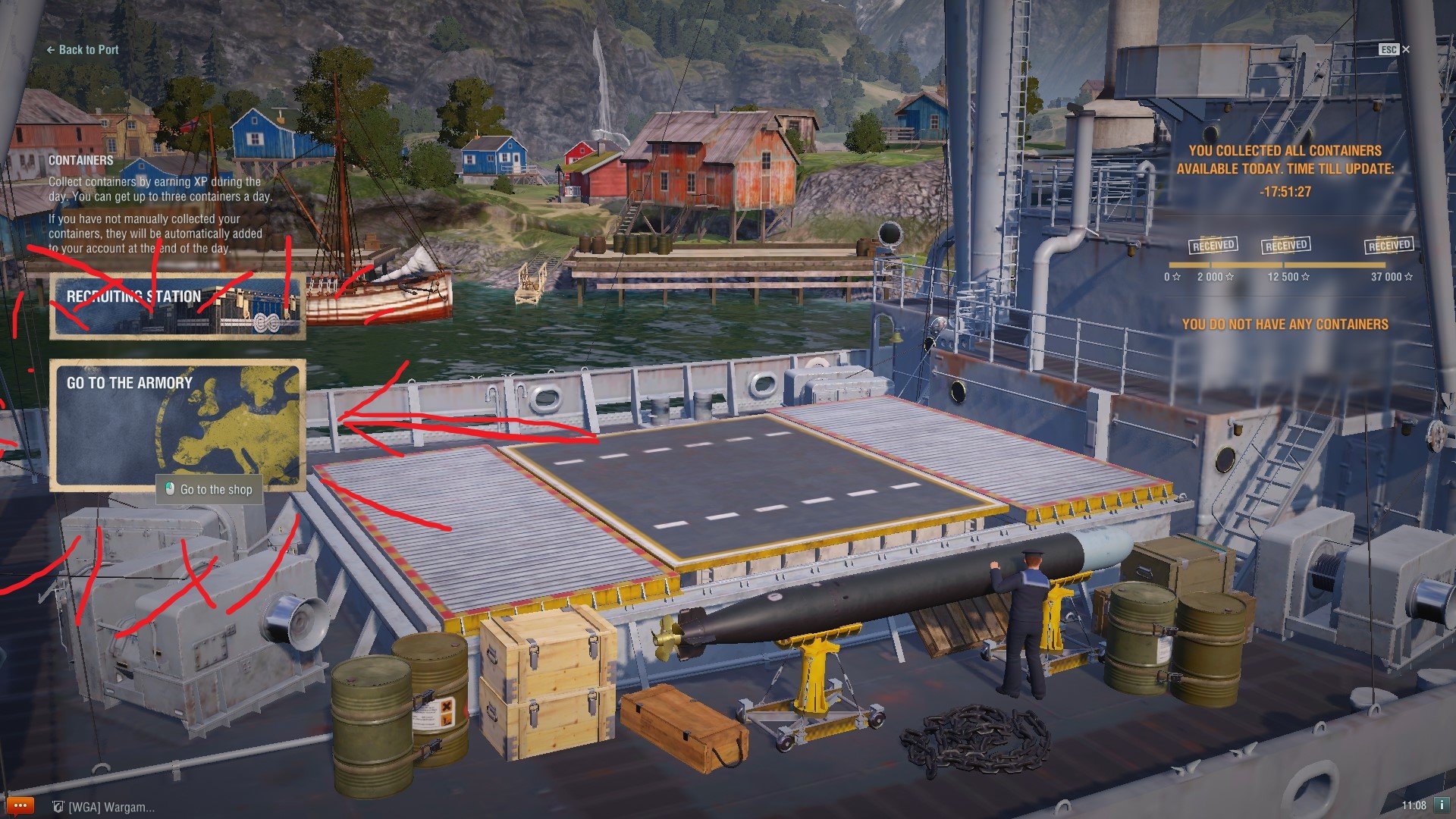1456x819 pixels.
Task: Click YOU COLLECTED ALL CONTAINERS heading
Action: (1287, 150)
